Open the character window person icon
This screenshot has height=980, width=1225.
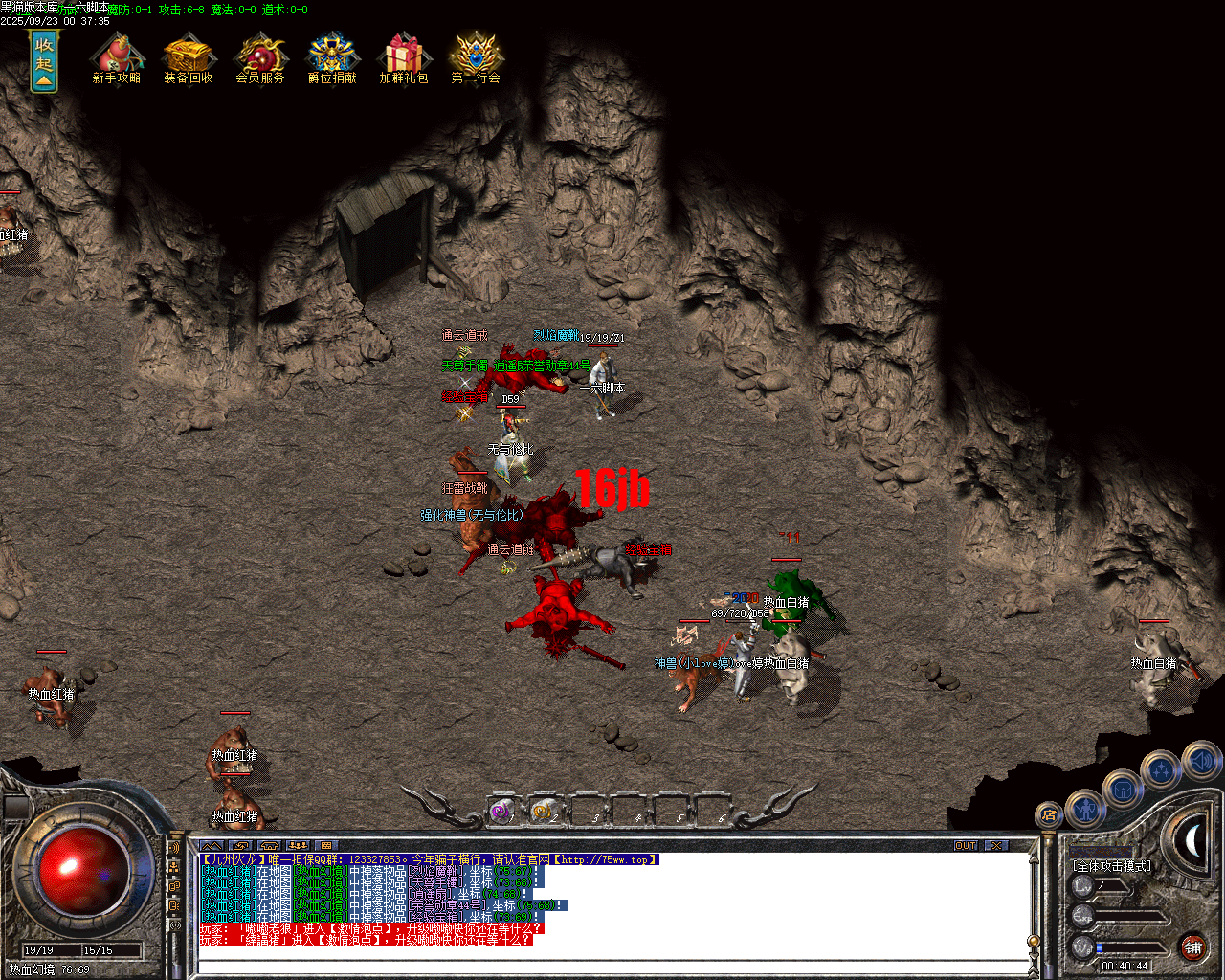click(x=1086, y=812)
